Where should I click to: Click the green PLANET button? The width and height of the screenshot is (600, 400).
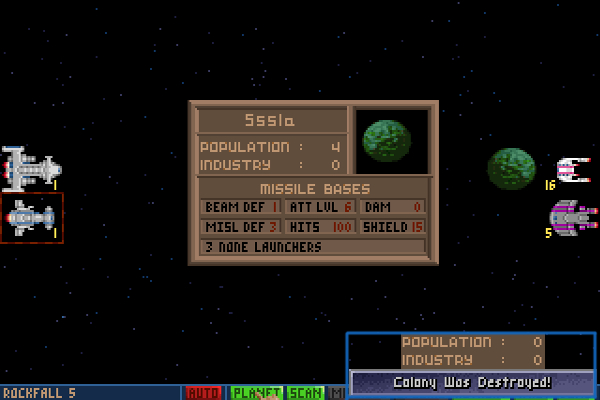[x=257, y=393]
